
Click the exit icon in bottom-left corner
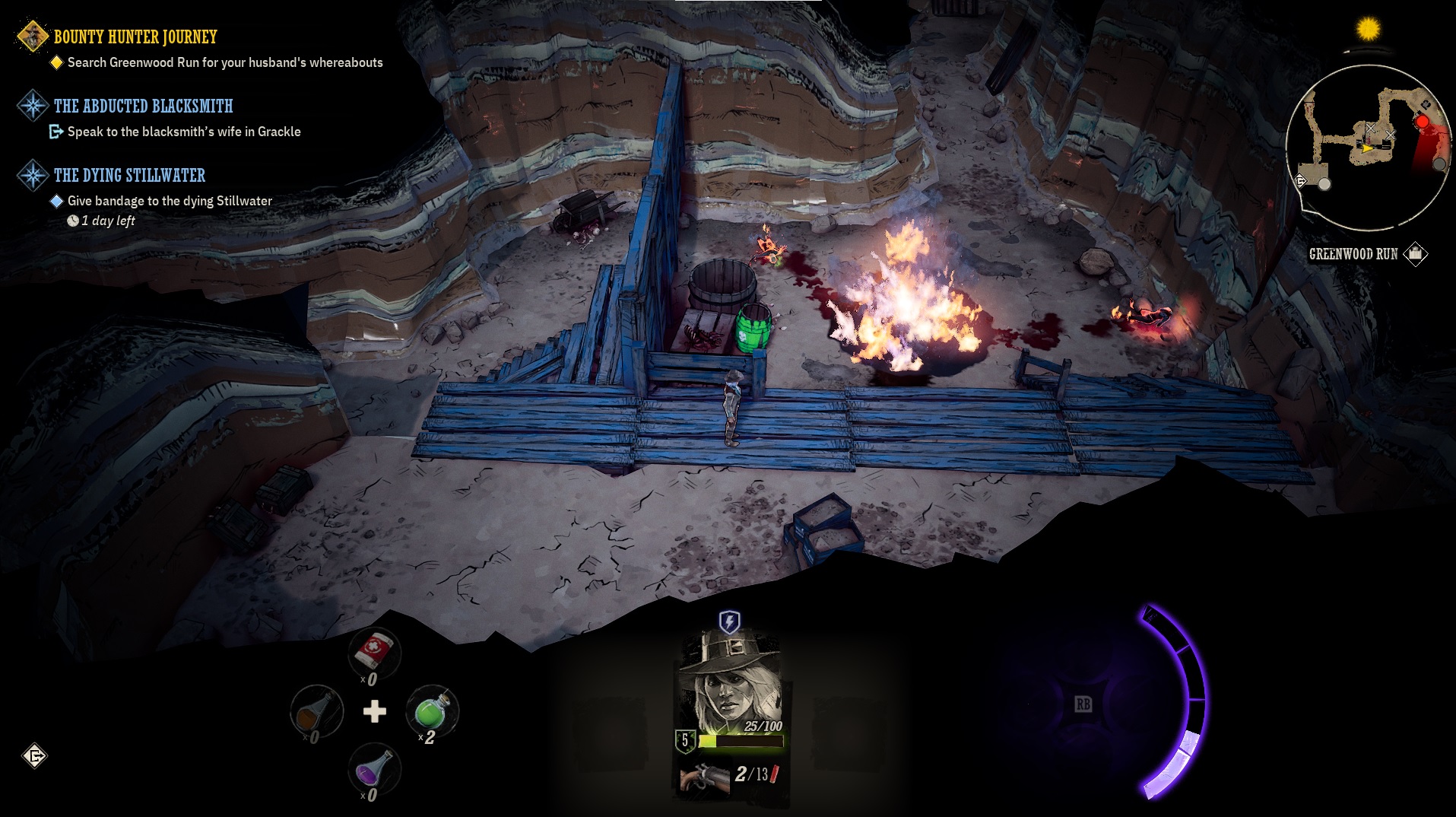click(35, 755)
